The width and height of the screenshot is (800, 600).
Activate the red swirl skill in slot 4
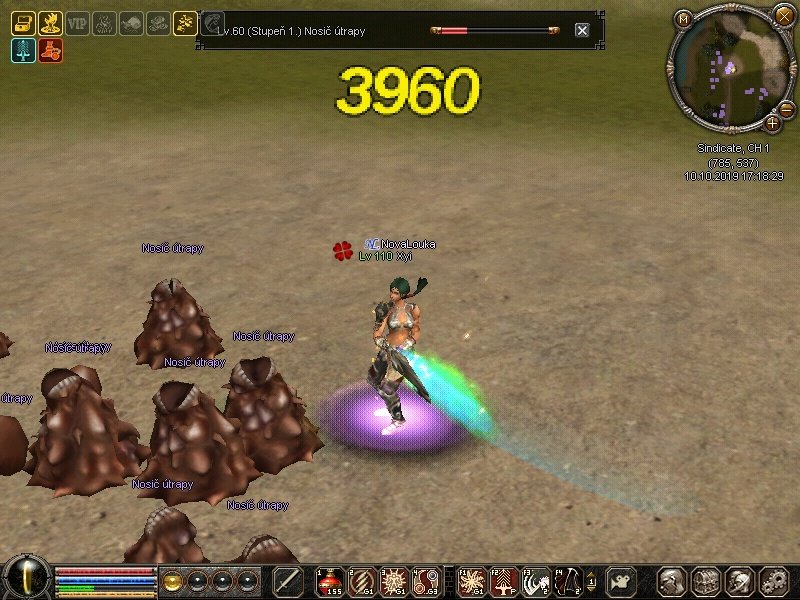426,581
